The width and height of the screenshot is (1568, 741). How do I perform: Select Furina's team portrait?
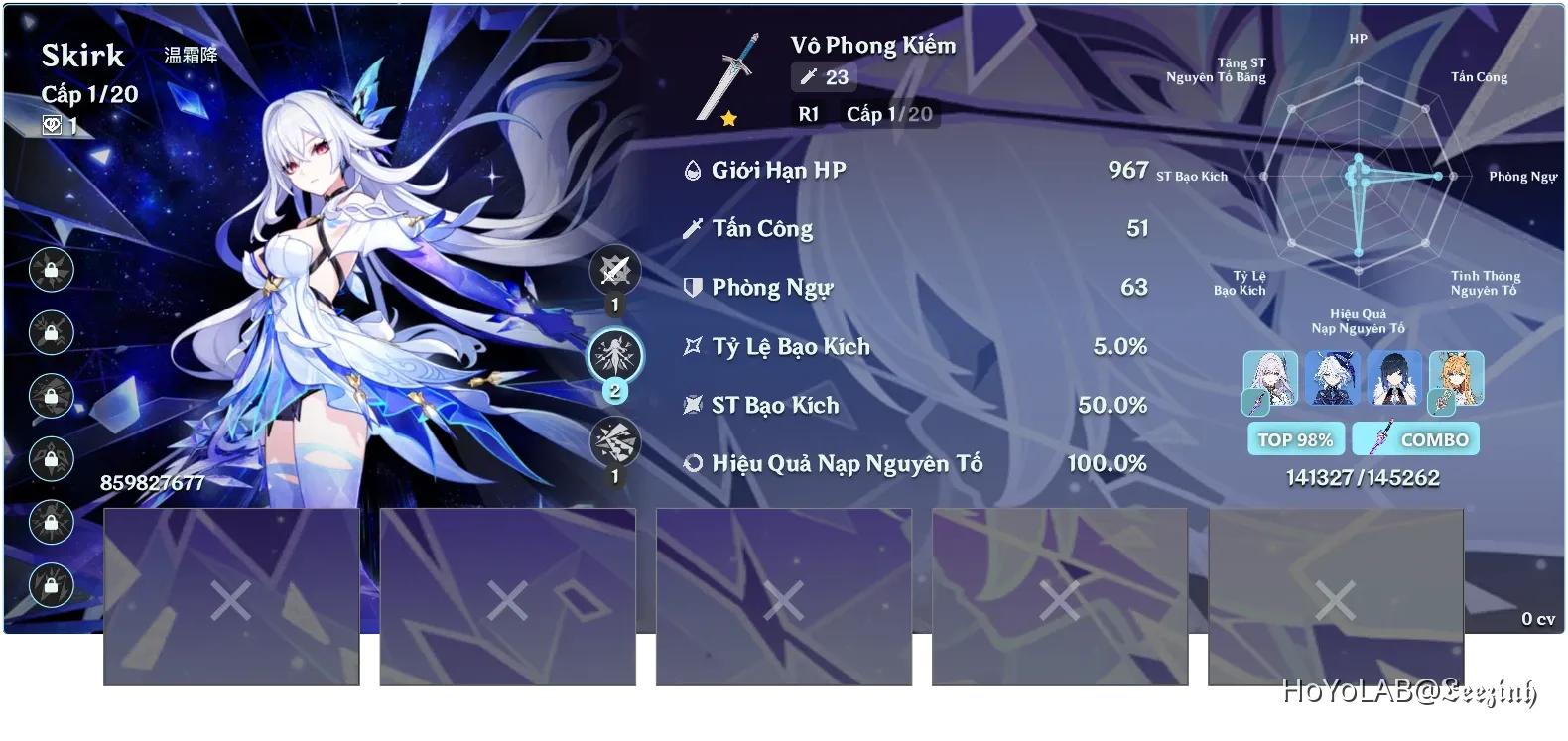point(1333,380)
